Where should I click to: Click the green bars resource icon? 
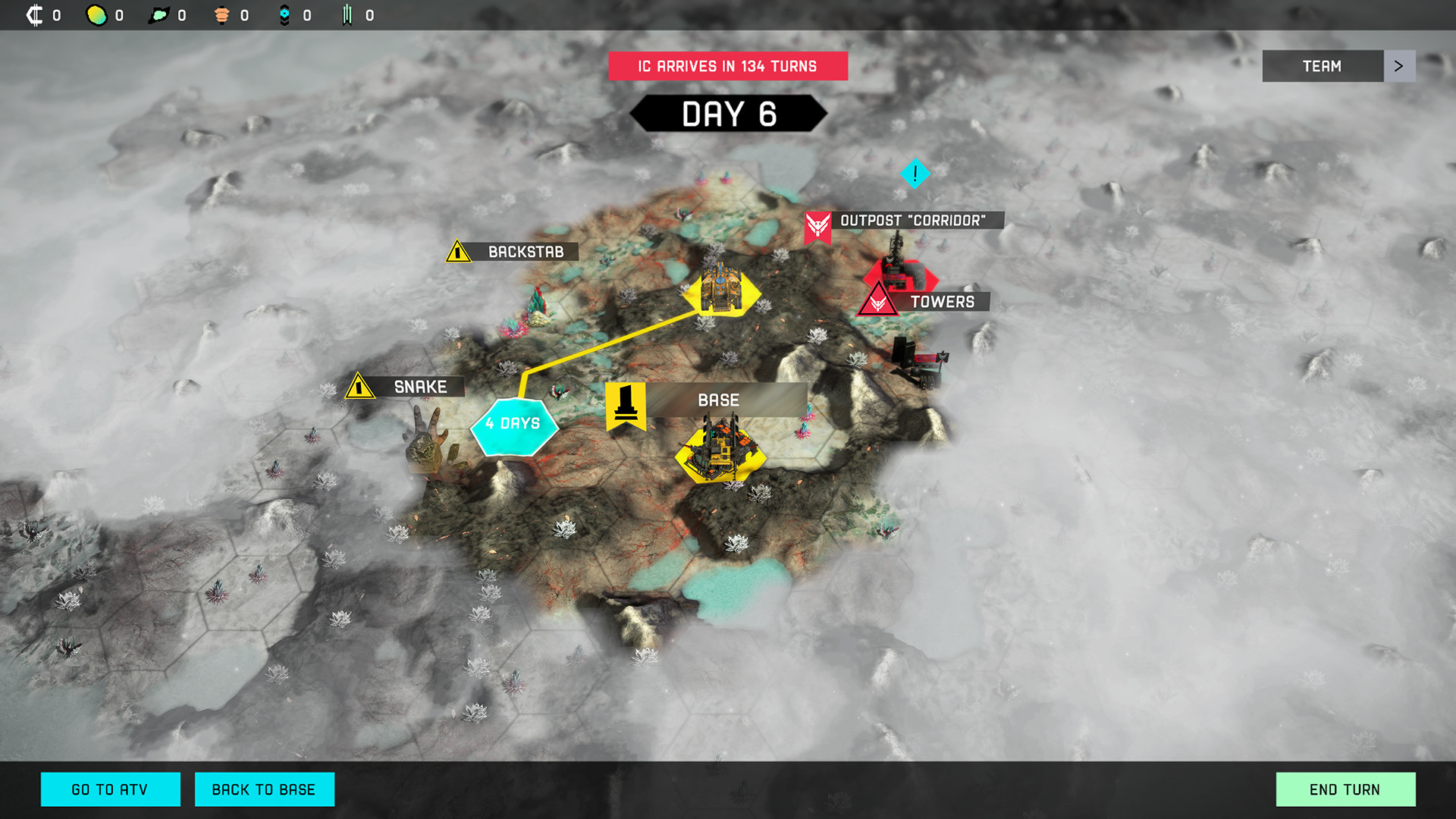[347, 14]
